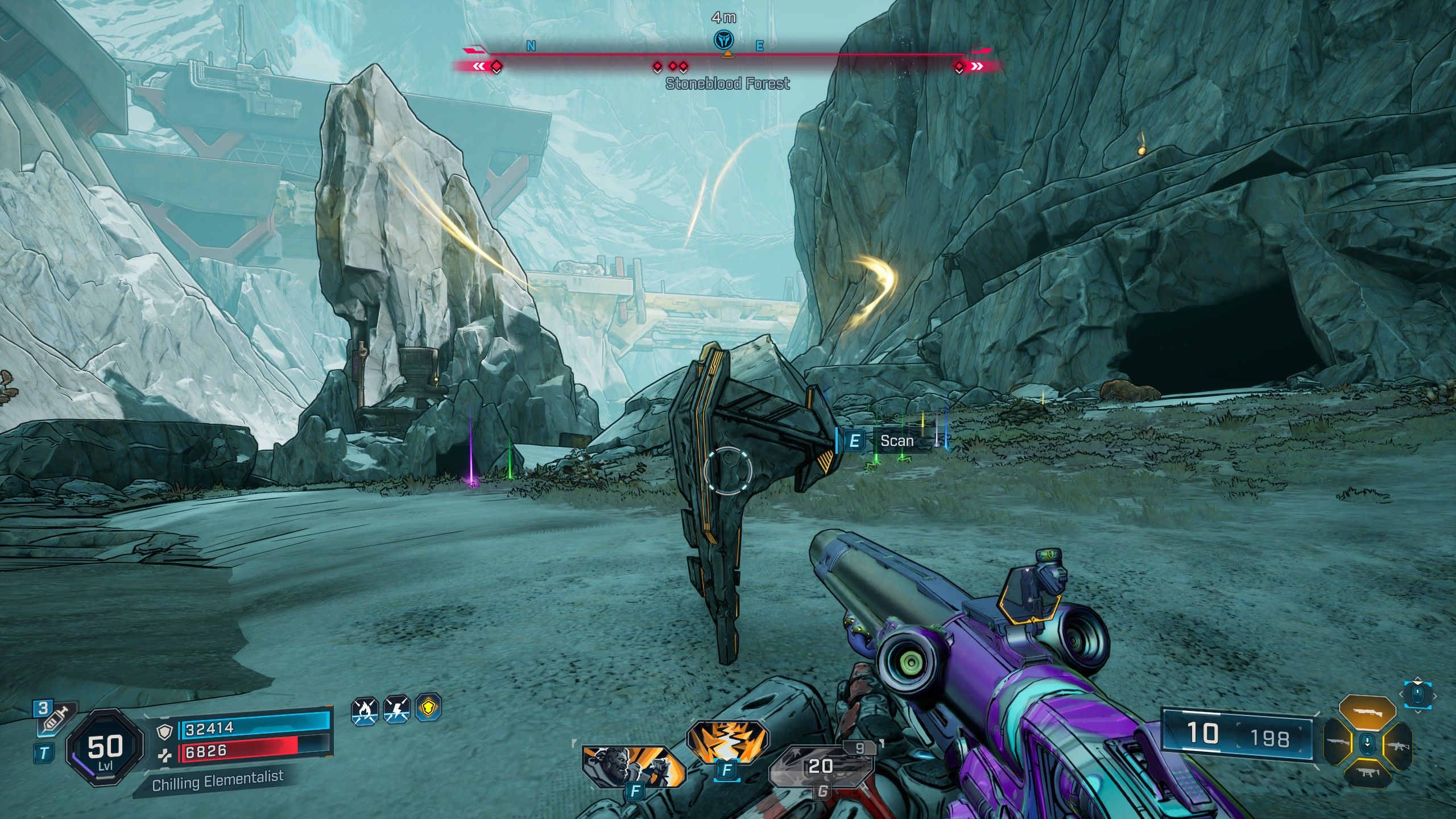Inspect the fire resistance status icon
The height and width of the screenshot is (819, 1456).
click(x=365, y=710)
